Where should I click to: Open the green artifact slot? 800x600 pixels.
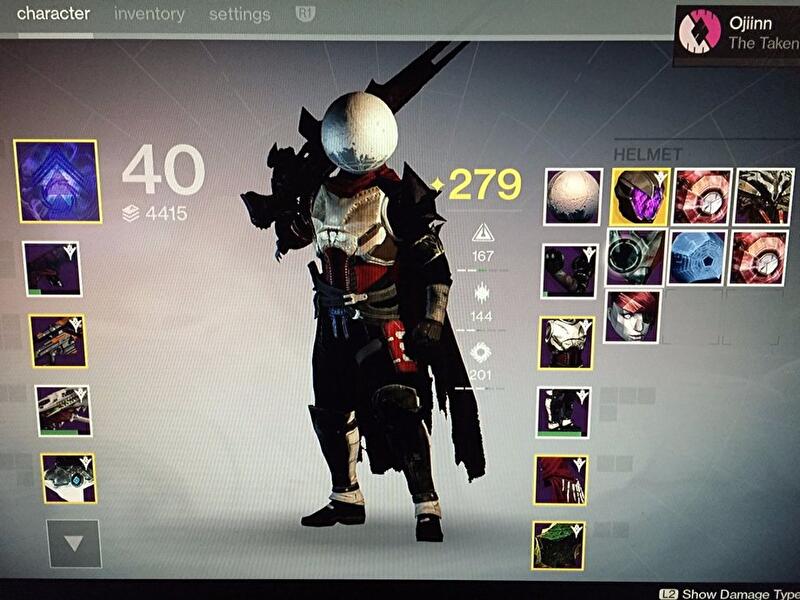click(x=558, y=544)
